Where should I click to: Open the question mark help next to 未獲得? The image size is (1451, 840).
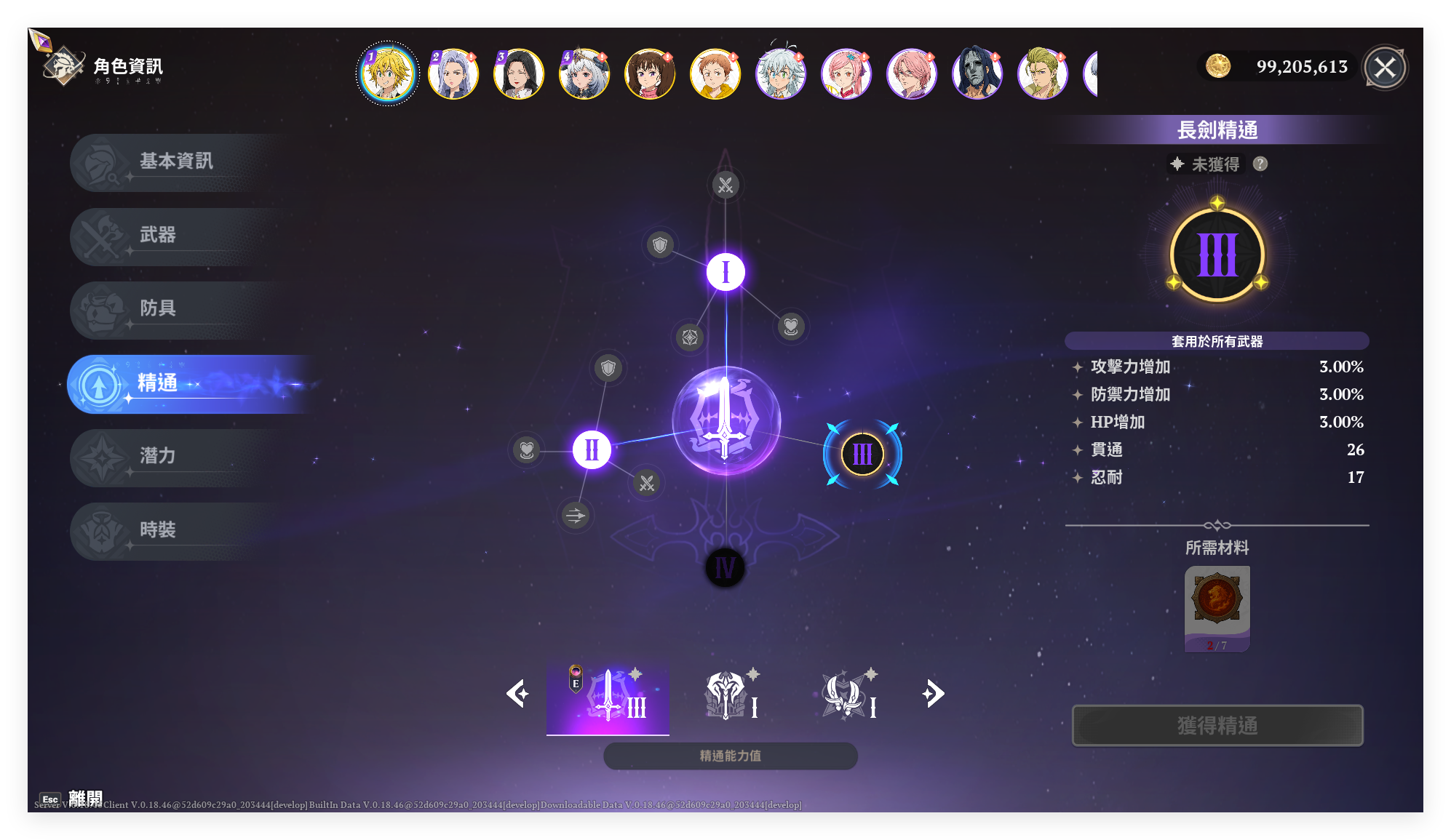click(x=1260, y=164)
